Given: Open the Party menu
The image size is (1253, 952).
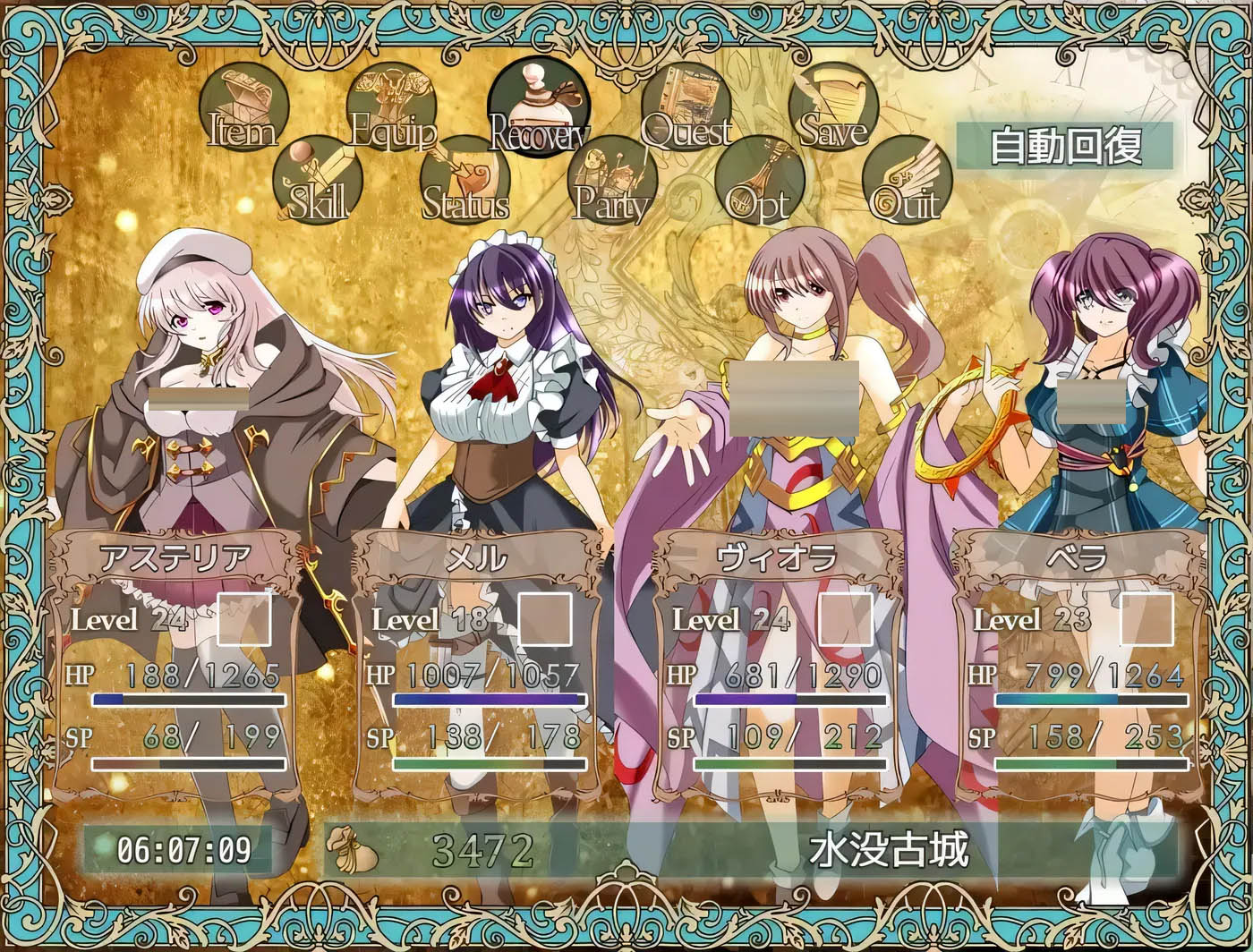Looking at the screenshot, I should click(x=612, y=181).
